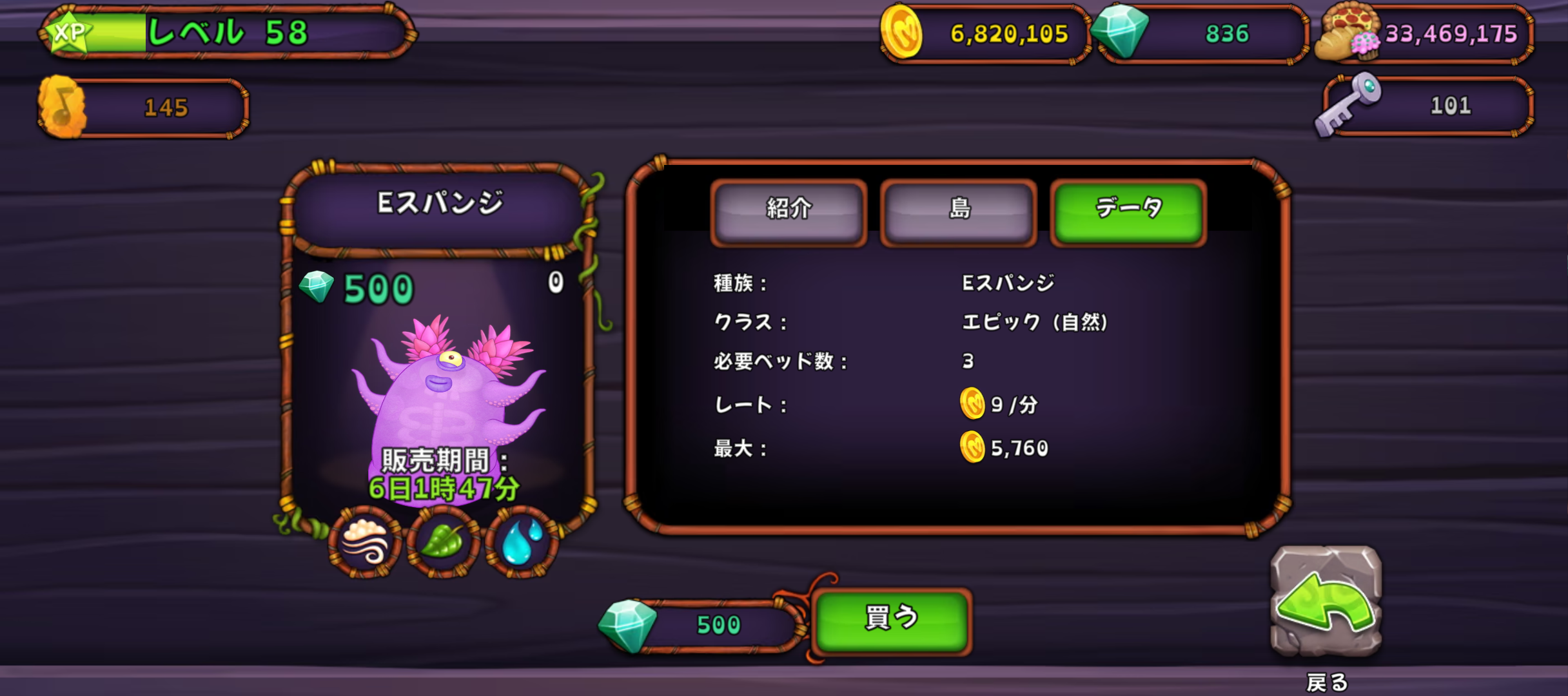Select the water droplet element icon

(521, 541)
